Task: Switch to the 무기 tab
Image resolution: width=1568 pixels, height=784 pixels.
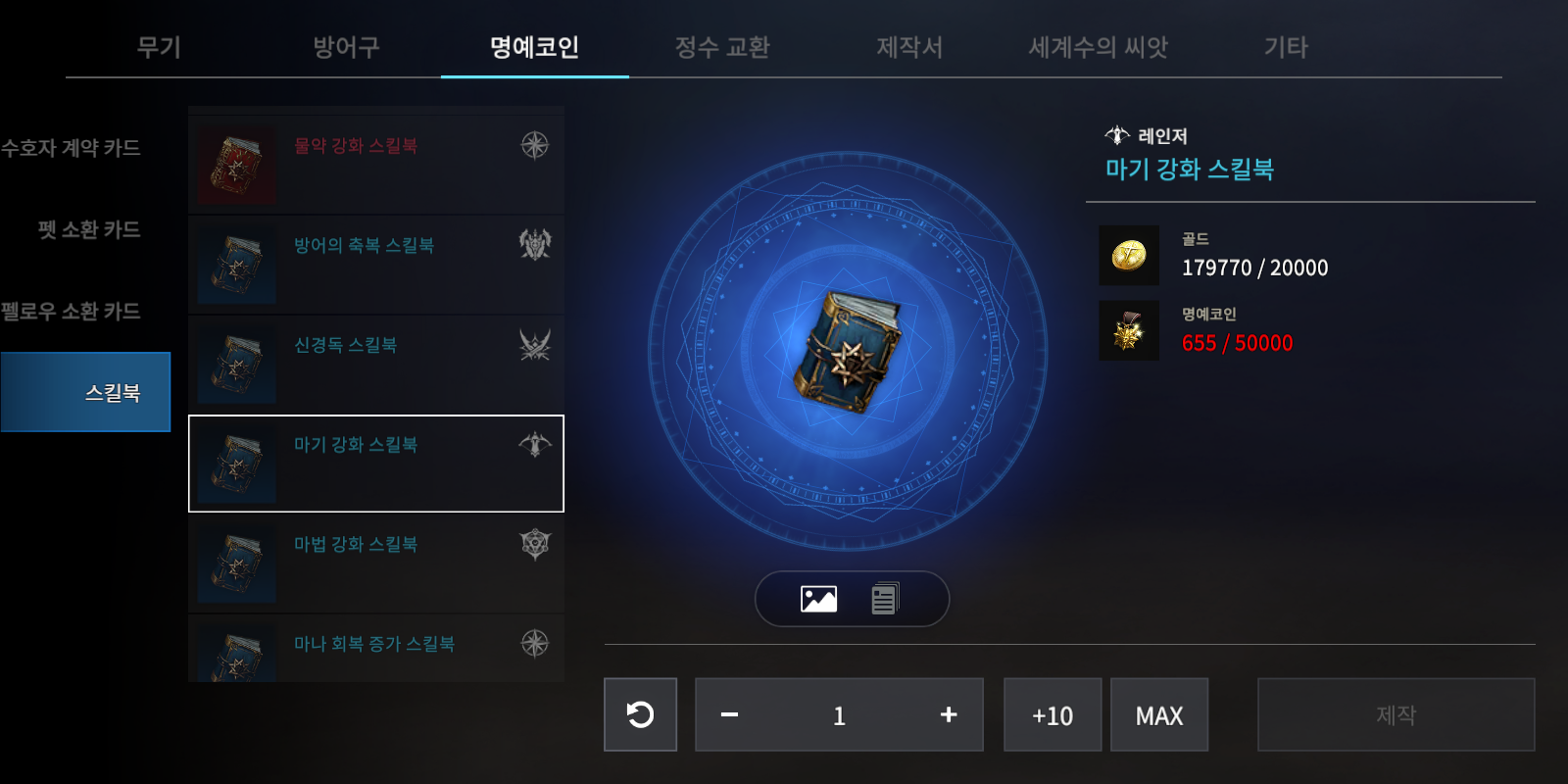Action: coord(159,46)
